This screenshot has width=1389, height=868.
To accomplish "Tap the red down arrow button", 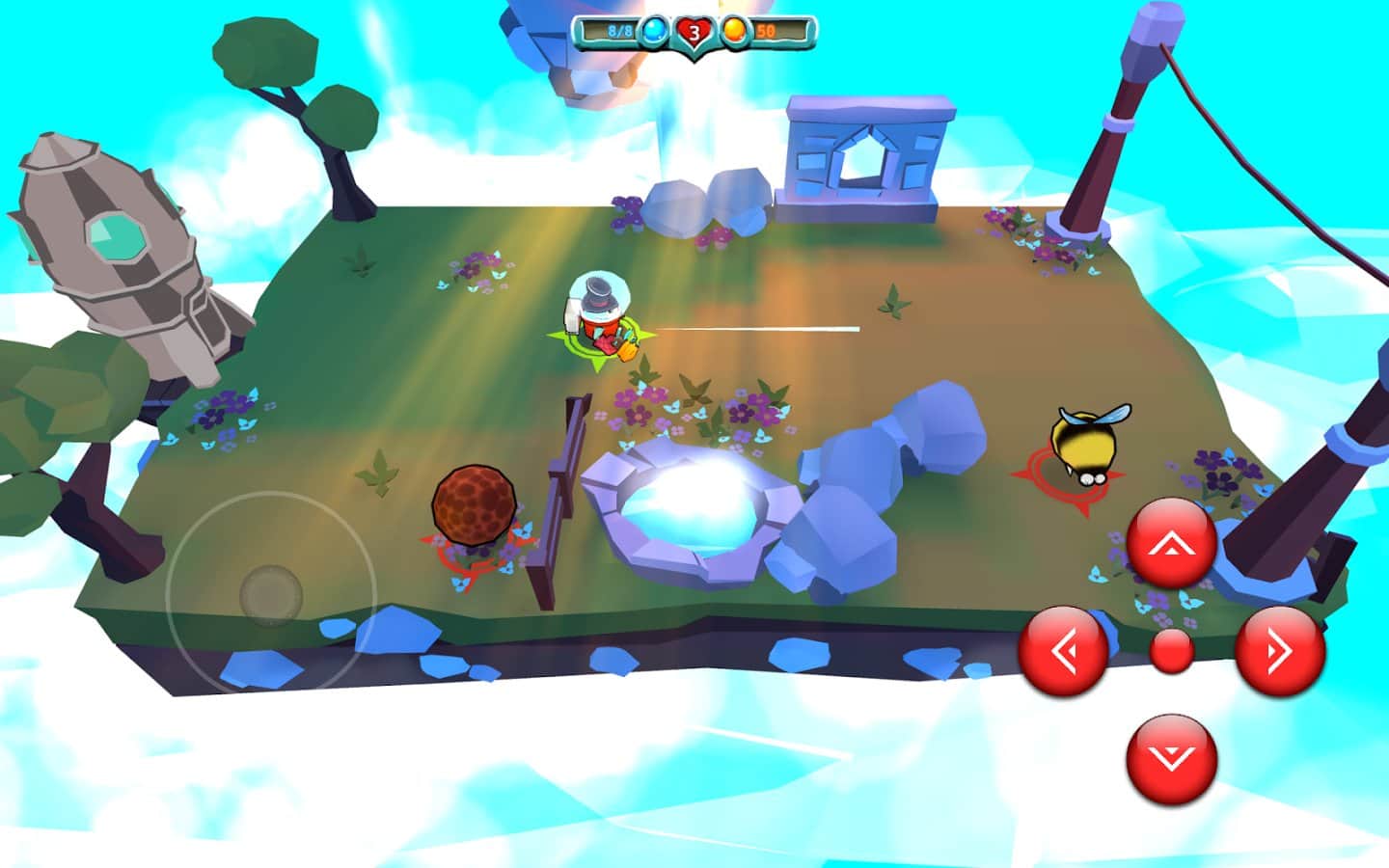I will pos(1171,760).
